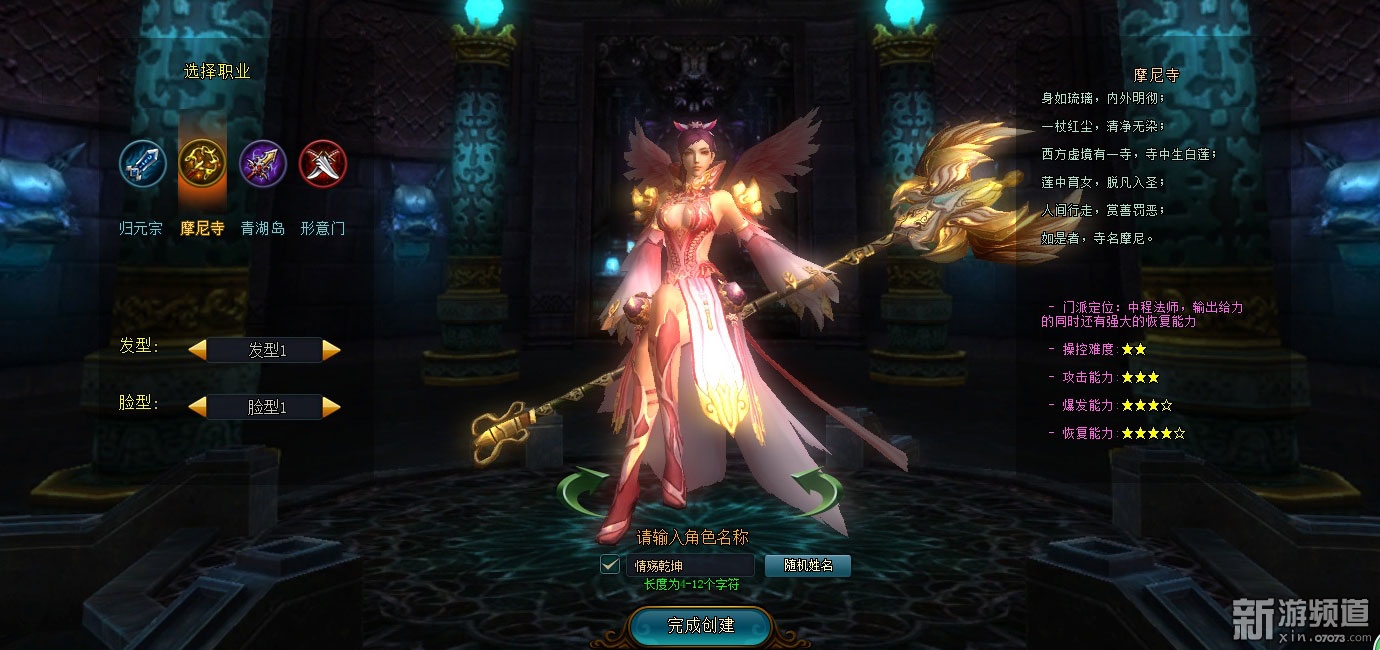This screenshot has height=650, width=1380.
Task: Switch to previous face type for 脸型
Action: point(198,407)
